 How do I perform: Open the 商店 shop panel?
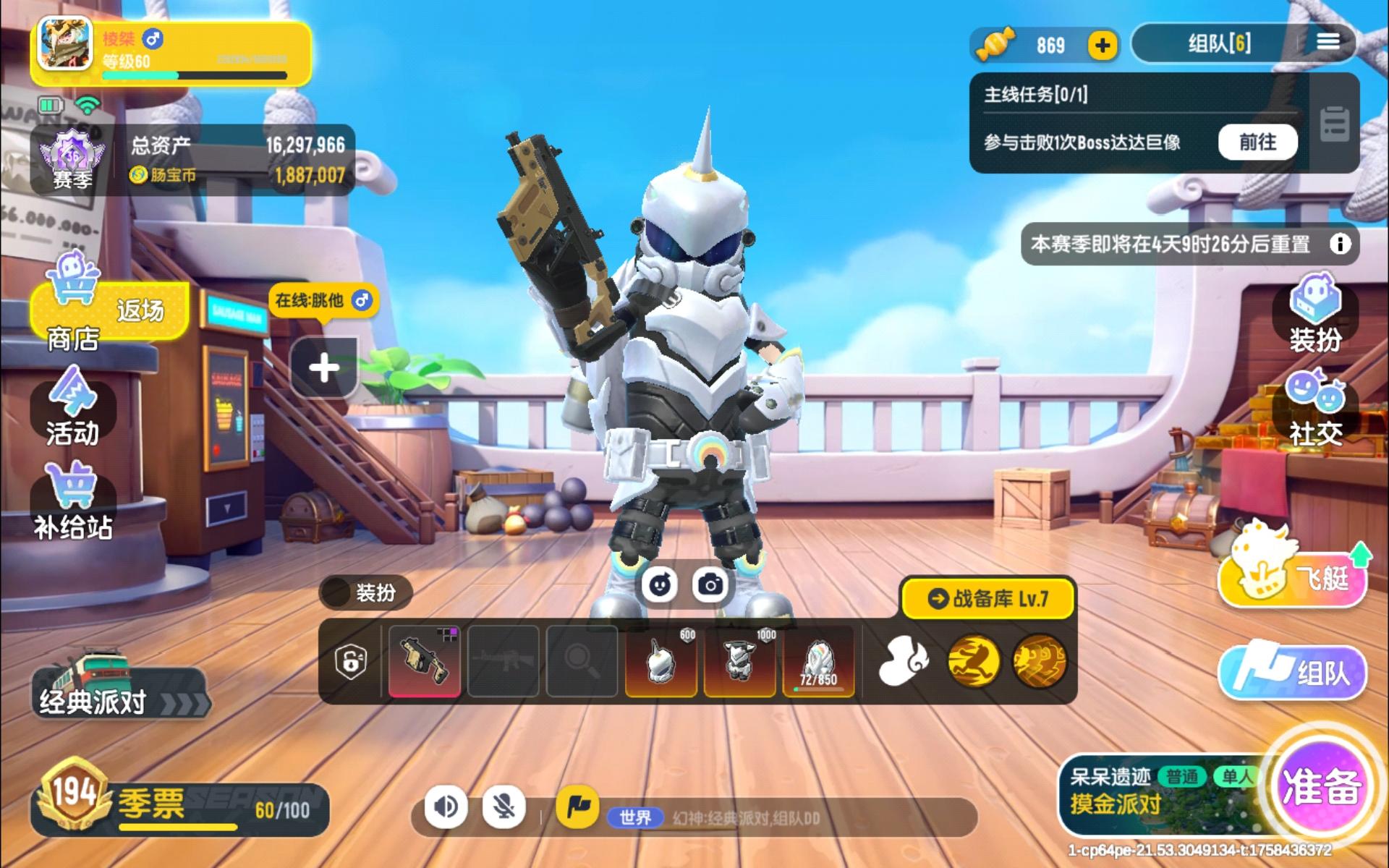[x=72, y=318]
